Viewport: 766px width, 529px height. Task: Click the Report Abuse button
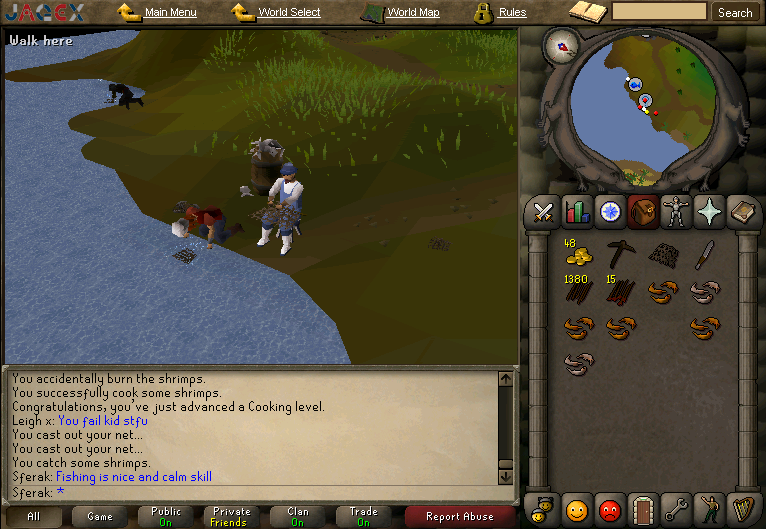pyautogui.click(x=460, y=517)
